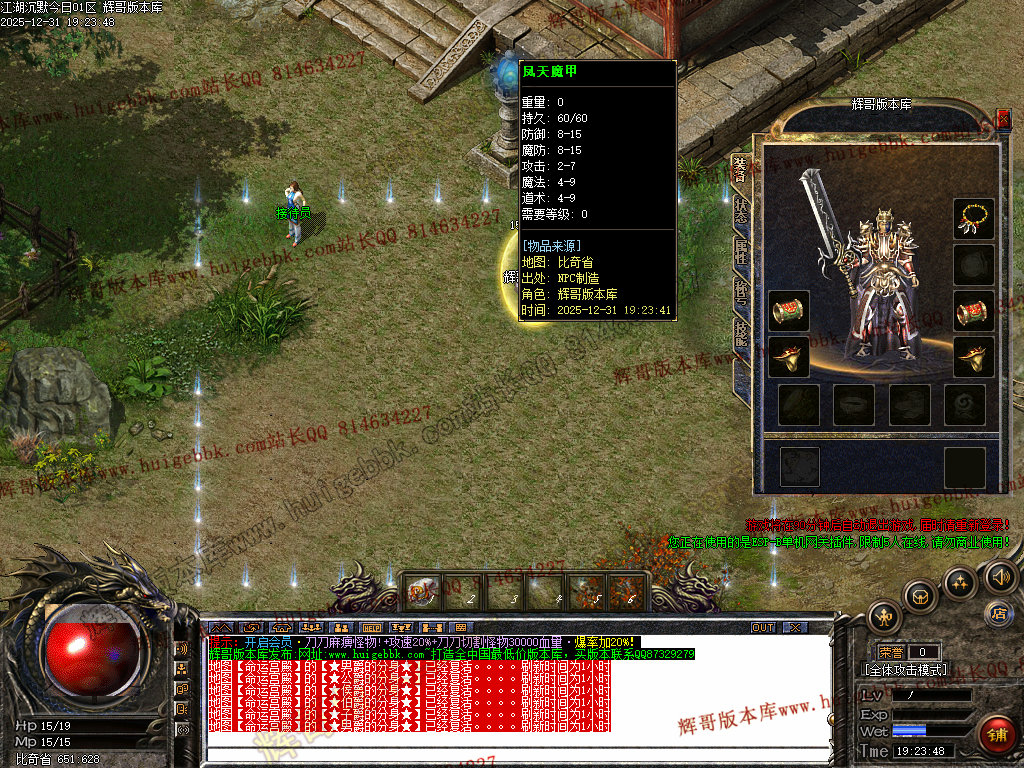1024x768 pixels.
Task: Select the equipped necklace slot
Action: click(973, 219)
